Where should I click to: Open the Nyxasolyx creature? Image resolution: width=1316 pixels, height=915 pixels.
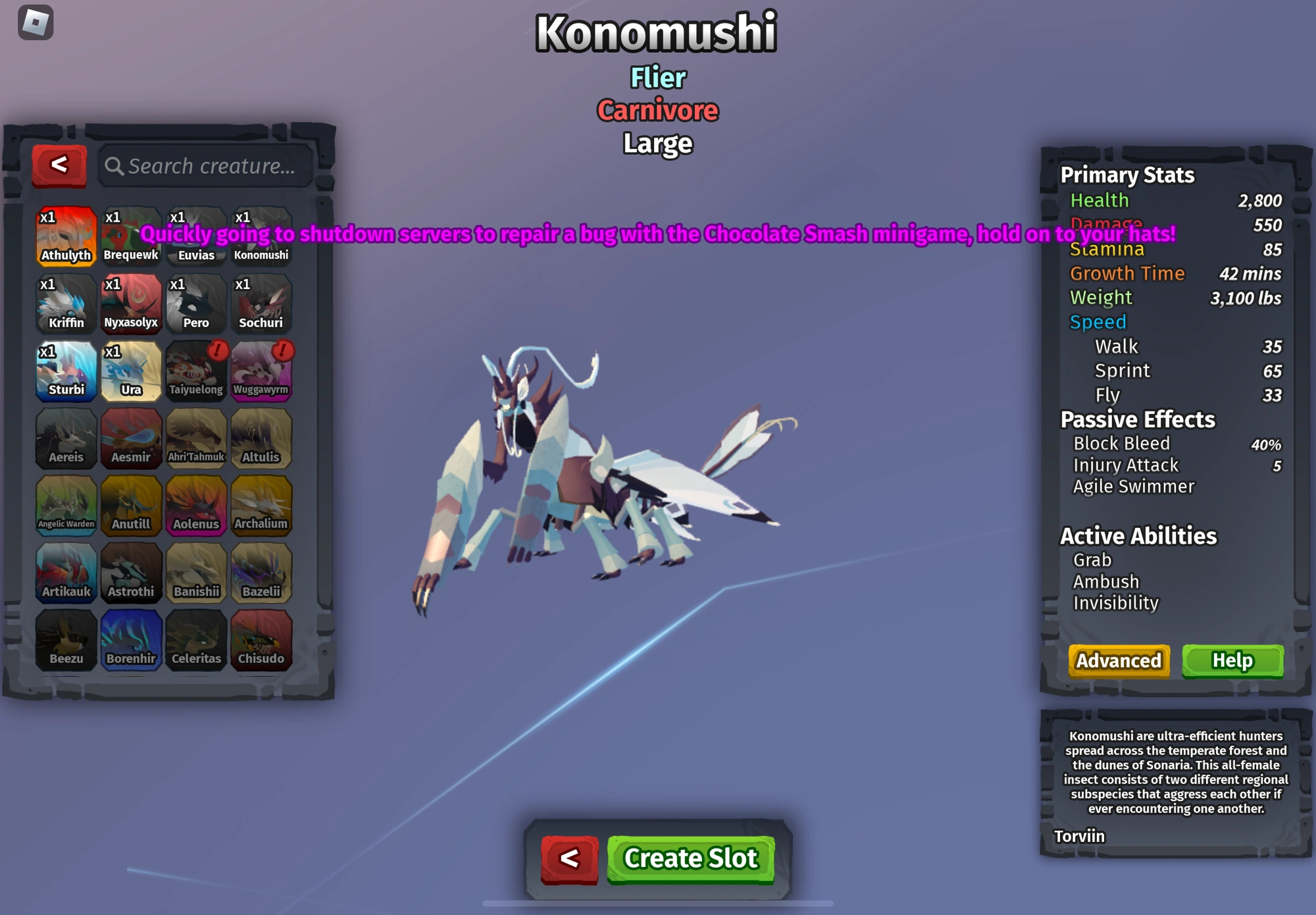click(x=130, y=303)
